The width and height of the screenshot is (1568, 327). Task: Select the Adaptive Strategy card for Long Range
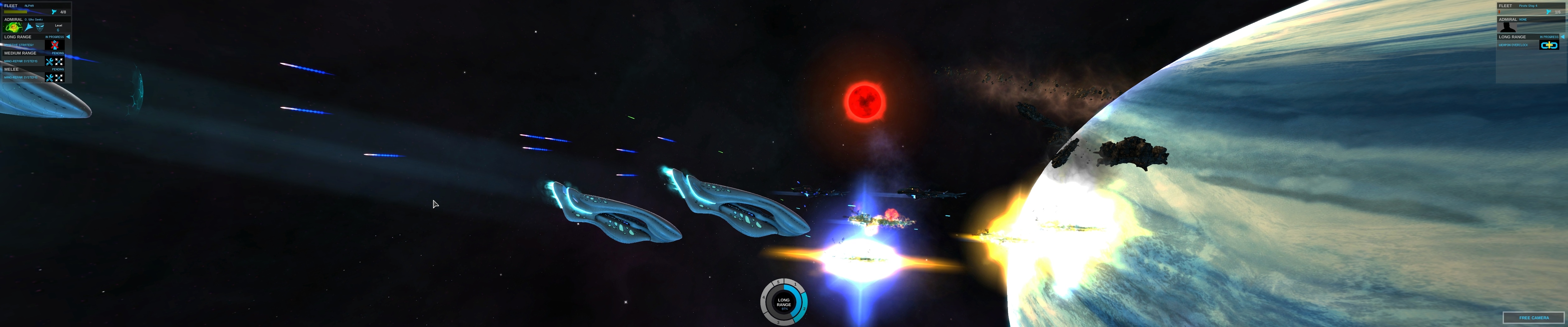(55, 45)
